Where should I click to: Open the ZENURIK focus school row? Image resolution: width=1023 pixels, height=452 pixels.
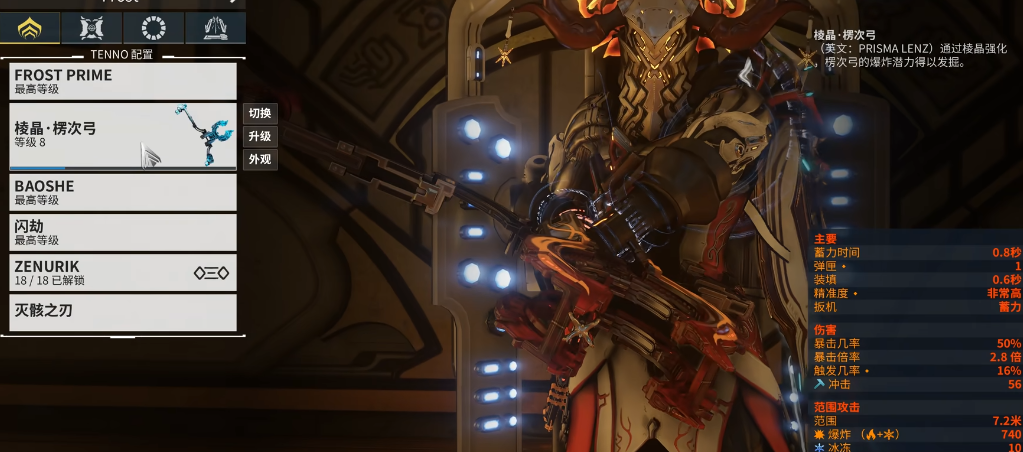pos(123,272)
